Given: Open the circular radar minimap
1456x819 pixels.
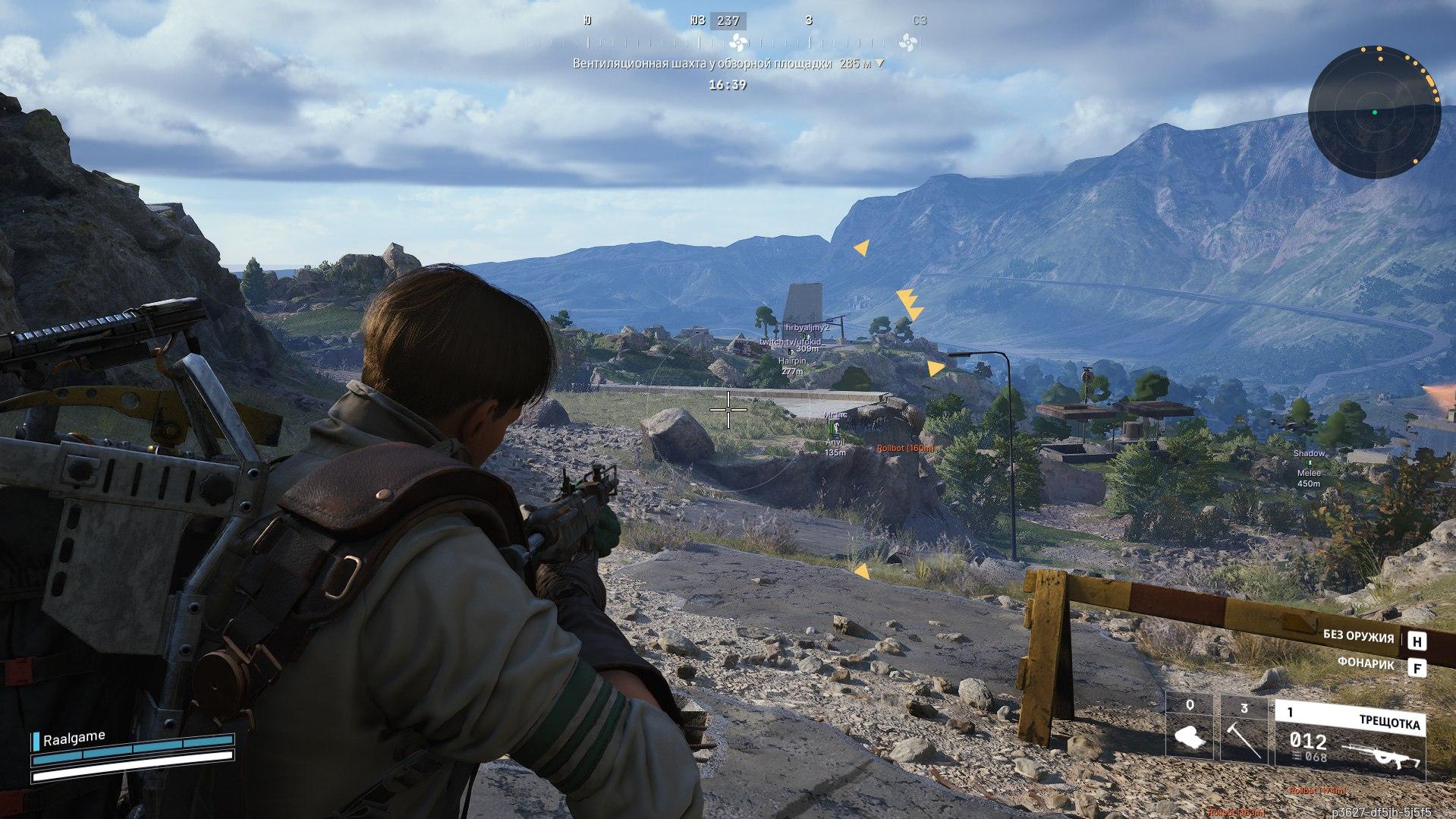Looking at the screenshot, I should [x=1374, y=112].
